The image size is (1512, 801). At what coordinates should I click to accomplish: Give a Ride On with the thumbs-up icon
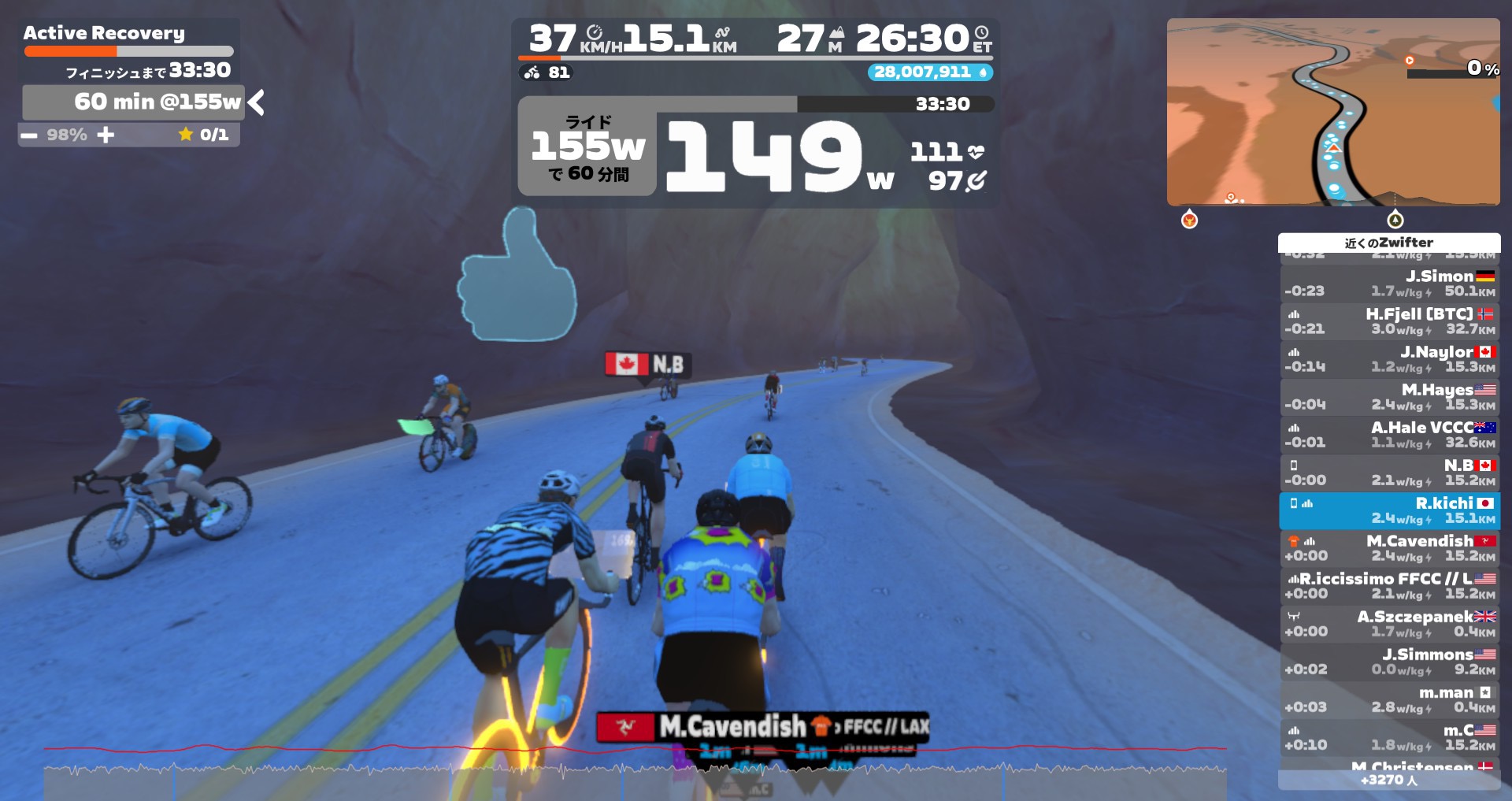point(517,276)
